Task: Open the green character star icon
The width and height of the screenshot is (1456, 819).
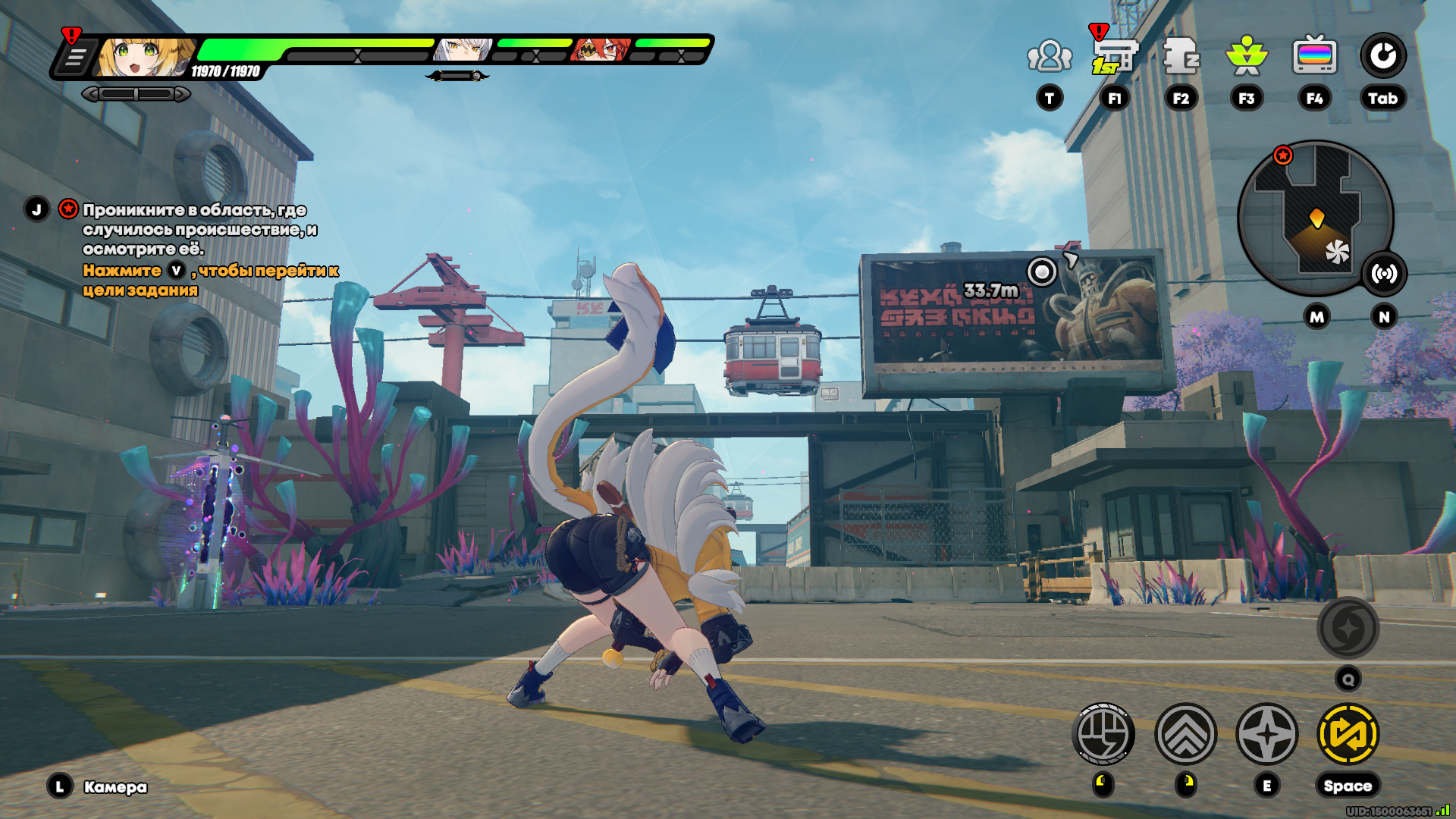Action: [1247, 56]
